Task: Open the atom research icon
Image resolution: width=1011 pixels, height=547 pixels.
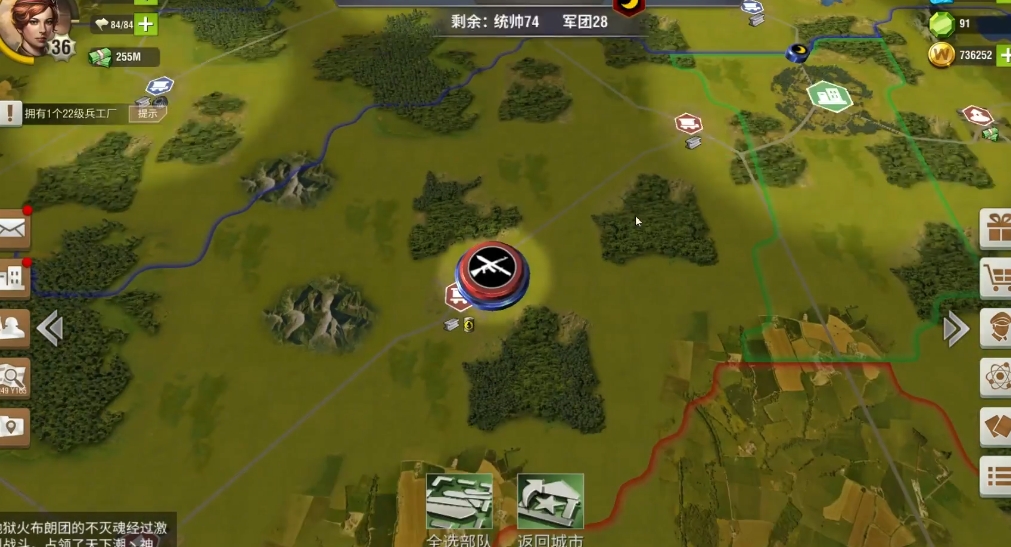Action: 996,377
